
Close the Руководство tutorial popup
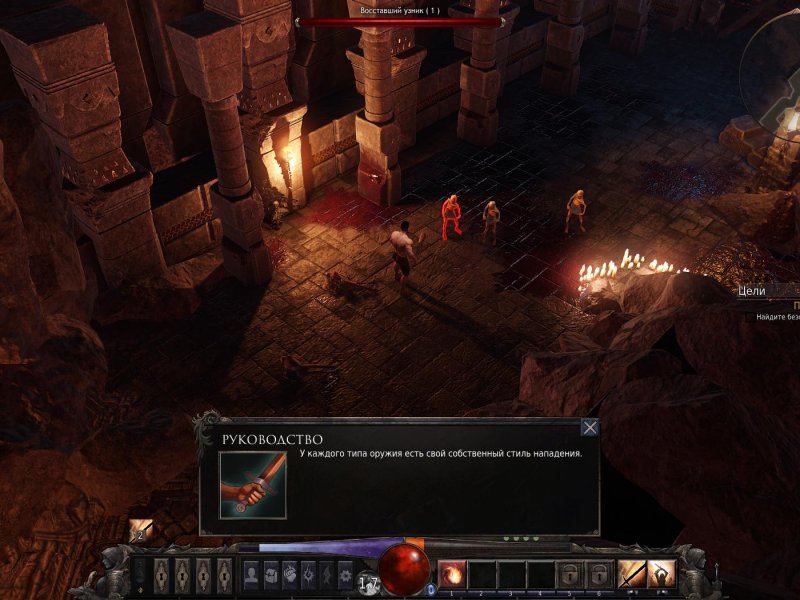click(x=590, y=428)
